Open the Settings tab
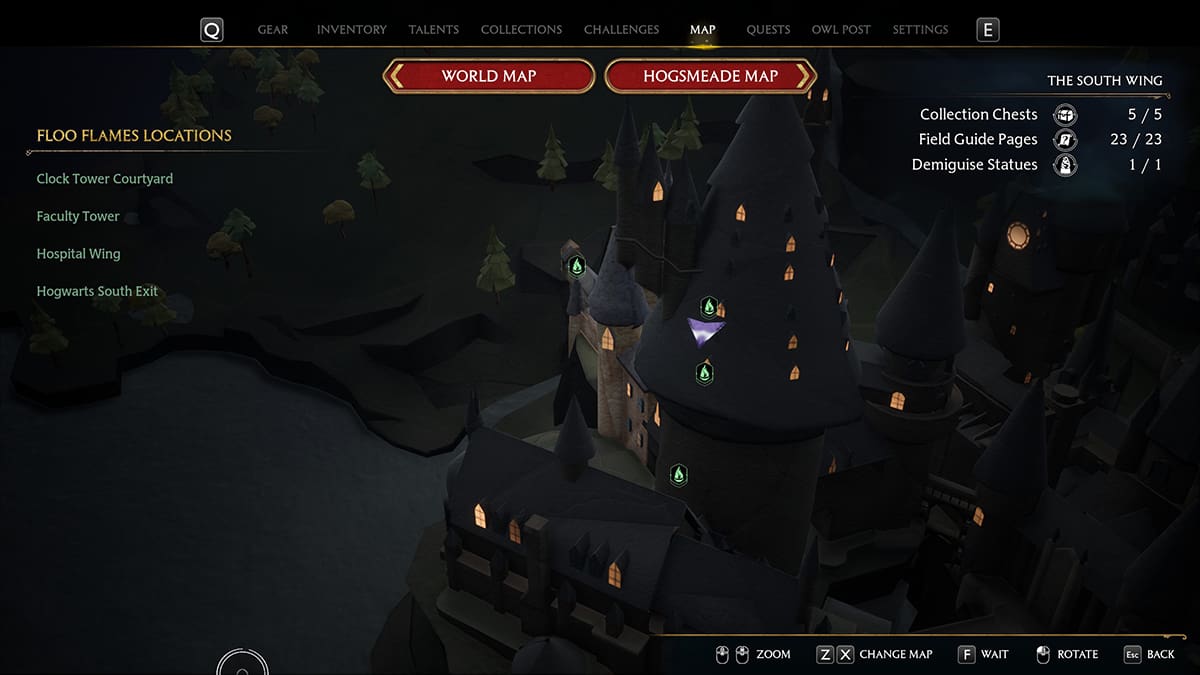Viewport: 1200px width, 675px height. click(920, 30)
